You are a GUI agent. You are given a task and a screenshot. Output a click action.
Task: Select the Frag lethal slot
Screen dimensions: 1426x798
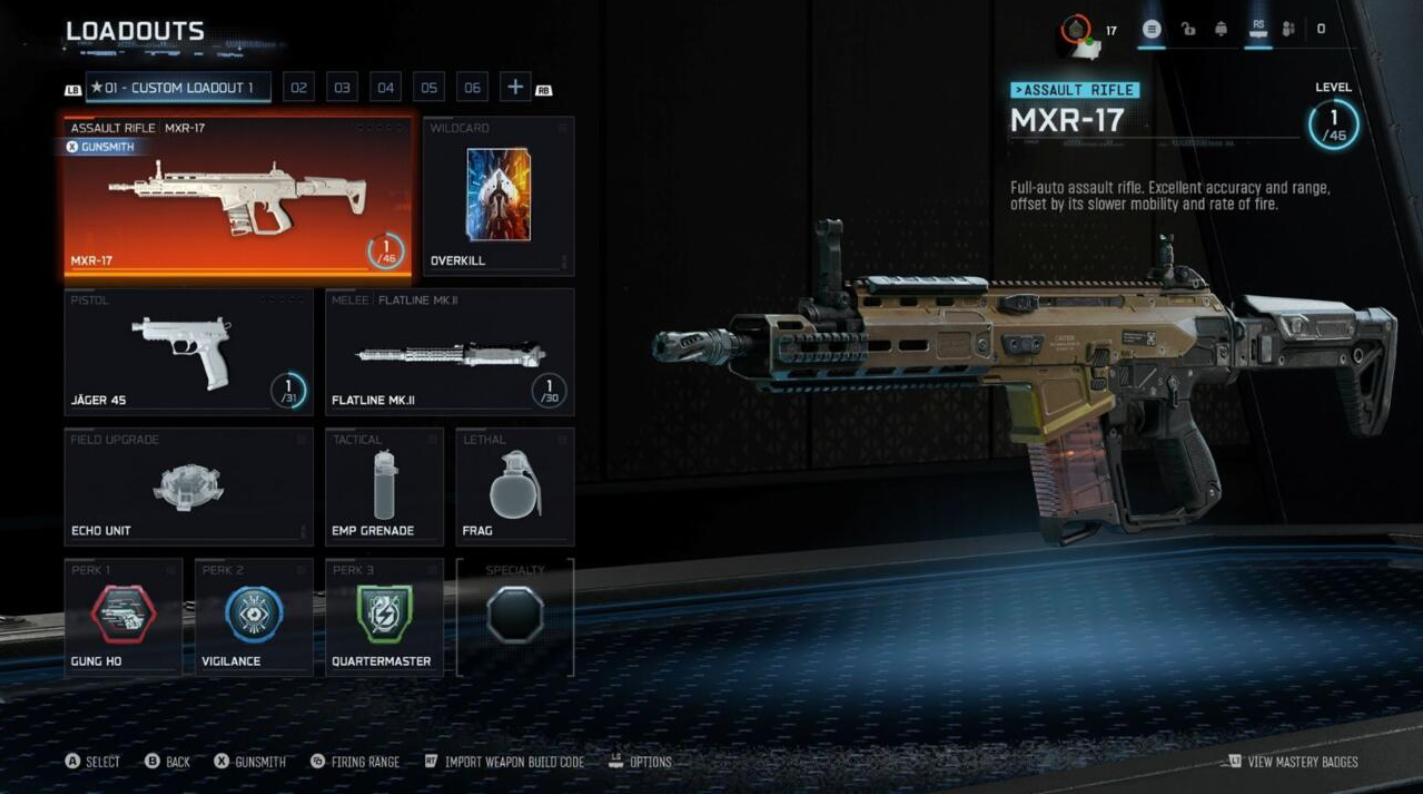(x=515, y=487)
